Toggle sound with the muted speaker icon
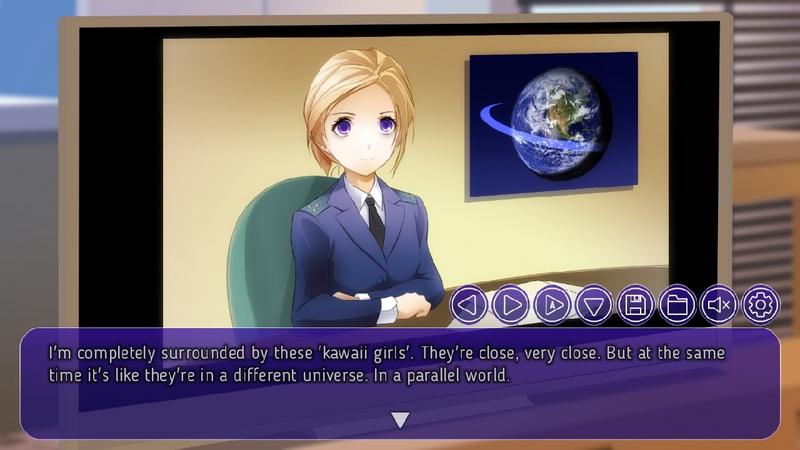The image size is (800, 450). [x=719, y=304]
